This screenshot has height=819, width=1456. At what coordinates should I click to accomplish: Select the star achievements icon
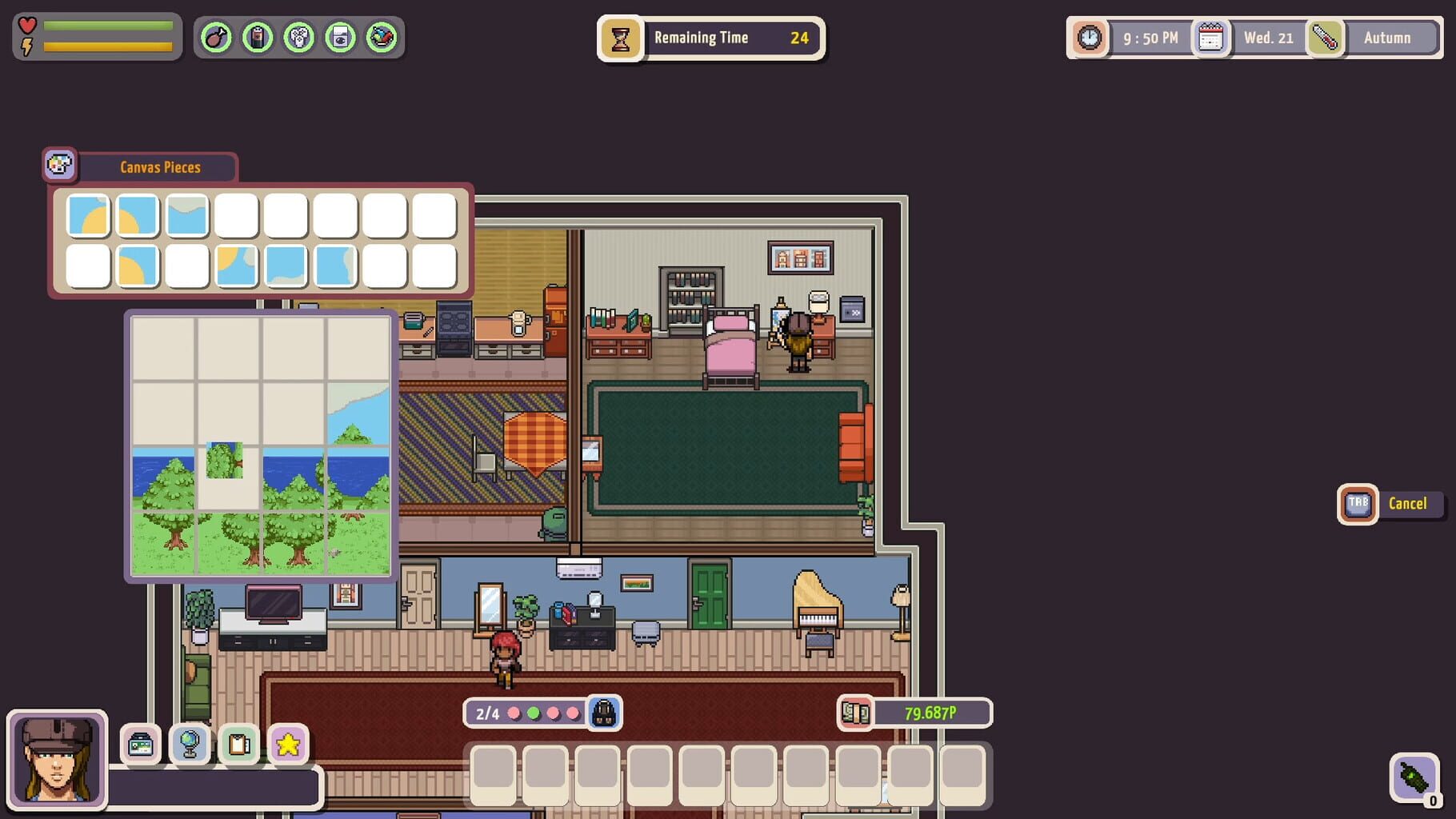point(288,745)
